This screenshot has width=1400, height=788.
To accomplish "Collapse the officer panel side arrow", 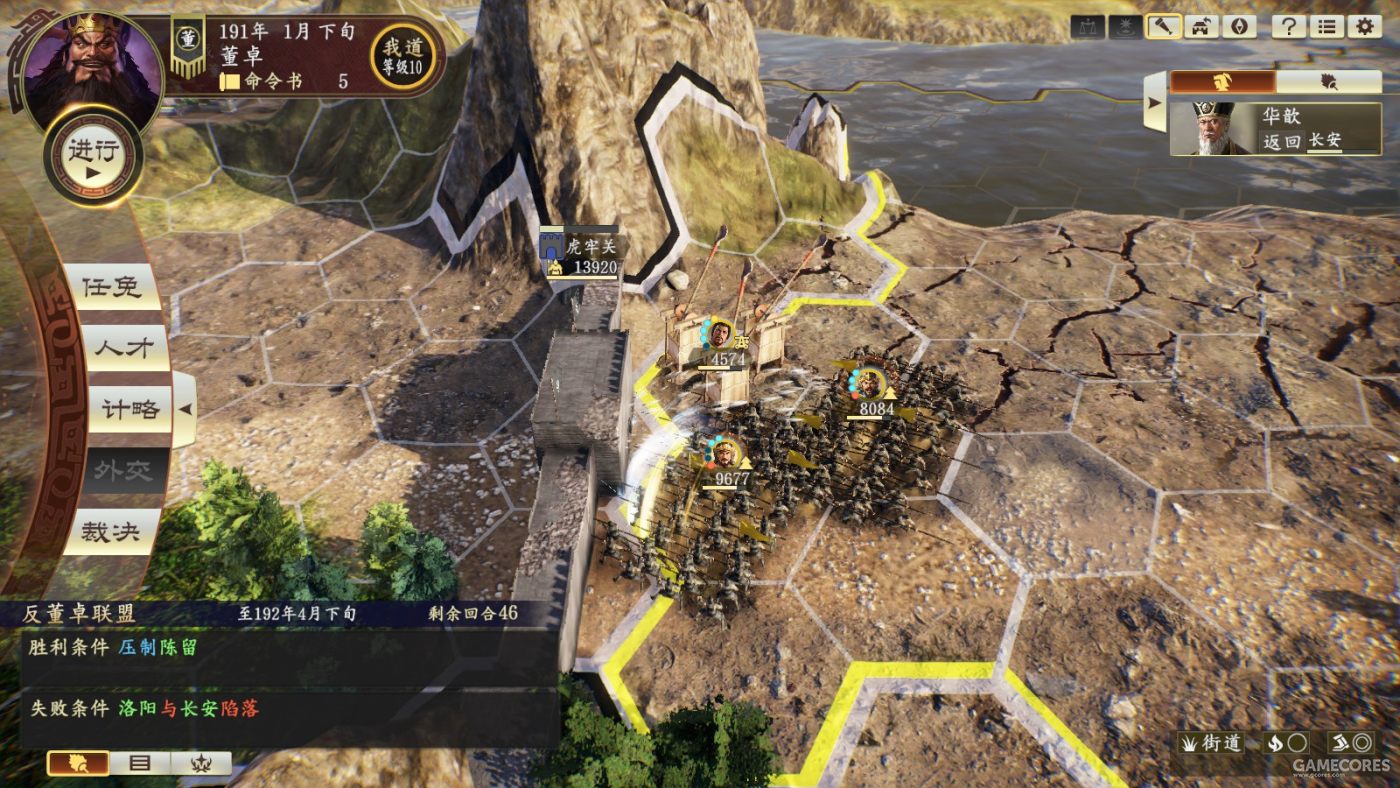I will pos(1155,102).
